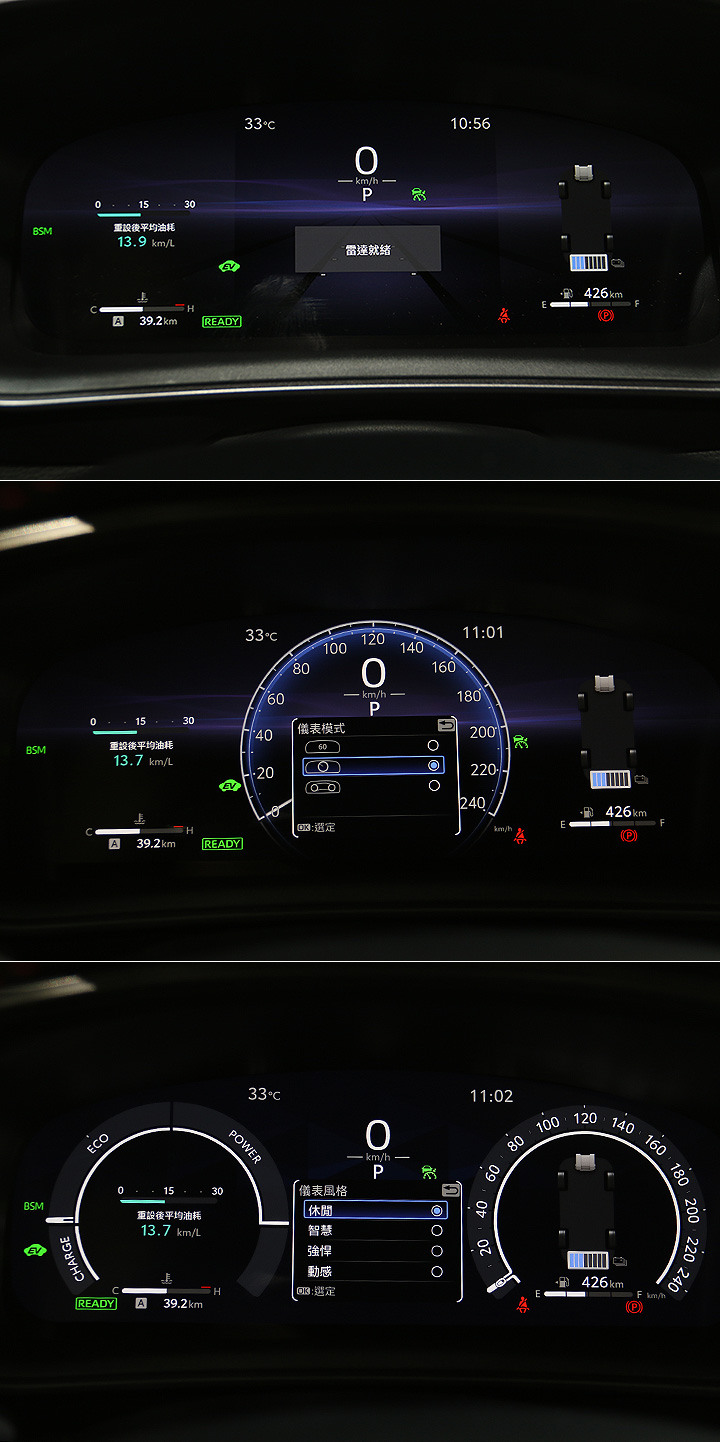Select the digital "60" meter mode option
This screenshot has height=1442, width=720.
coord(372,746)
